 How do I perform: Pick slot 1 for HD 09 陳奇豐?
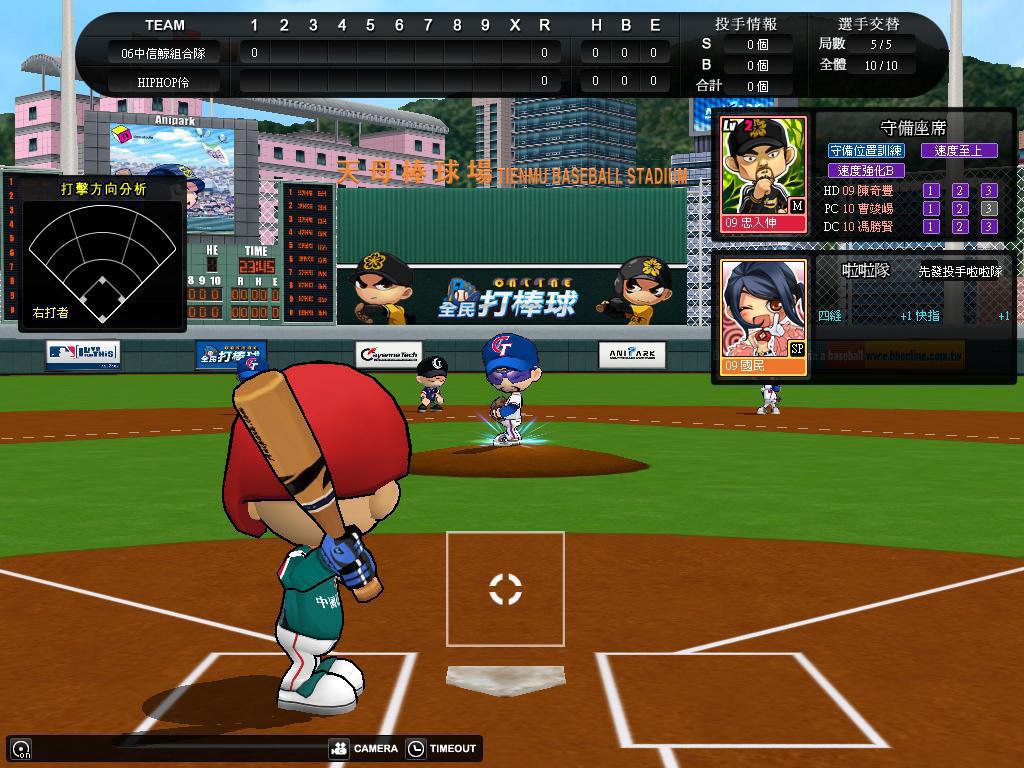point(931,190)
